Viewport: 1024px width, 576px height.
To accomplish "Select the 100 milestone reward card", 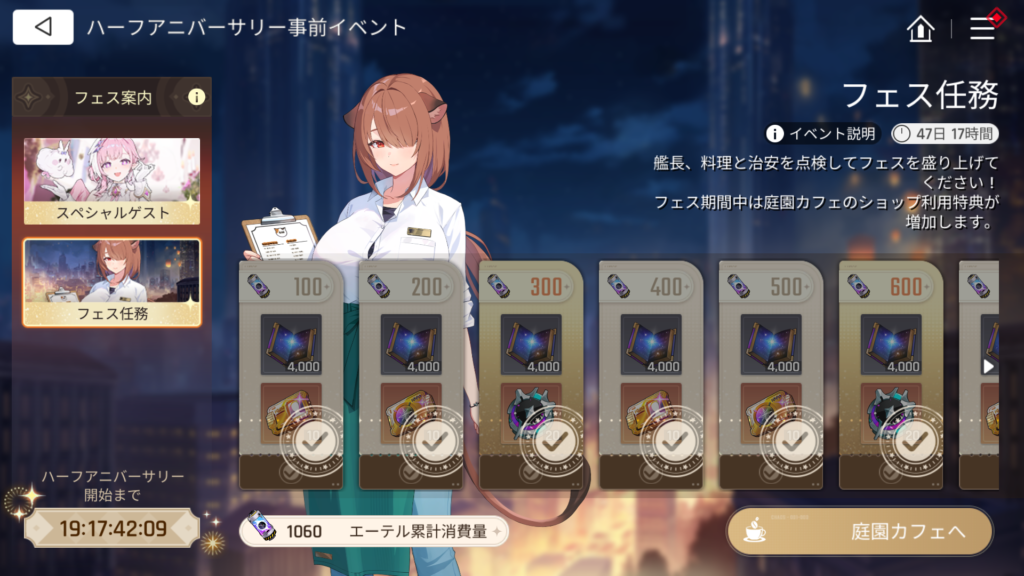I will point(291,375).
